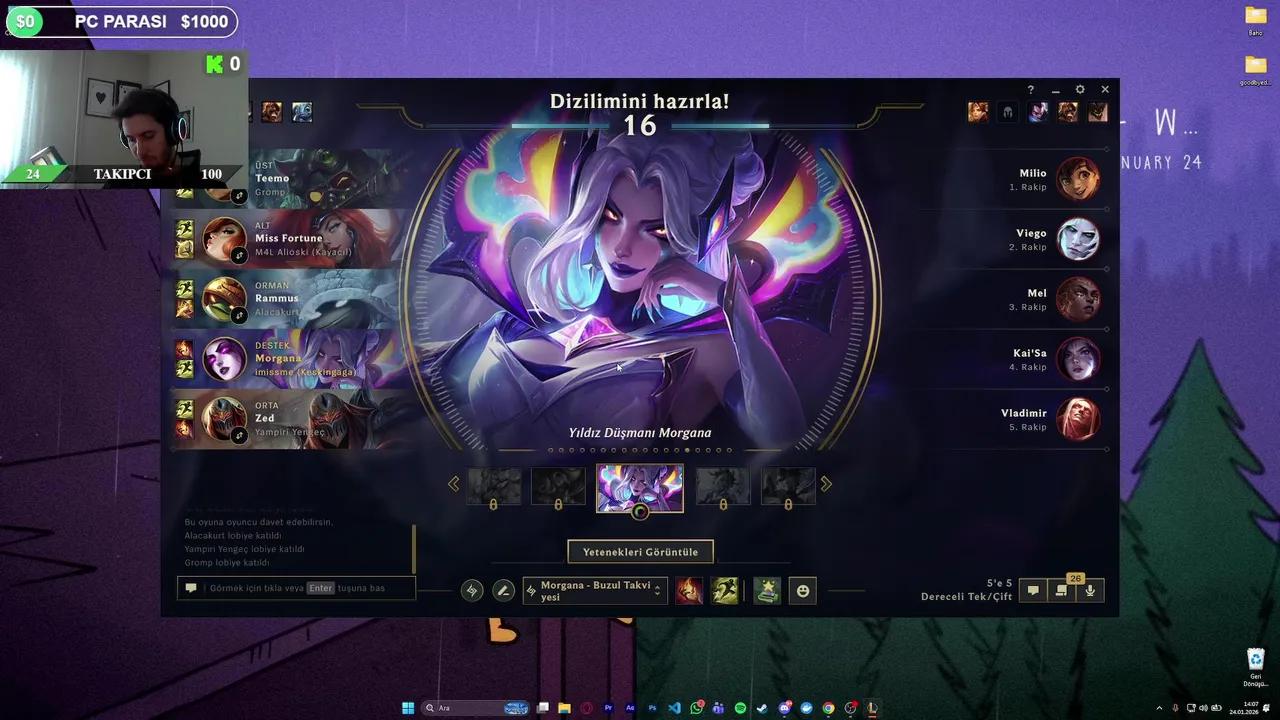Open the rune page icon beside the skin selector
This screenshot has height=720, width=1280.
point(471,590)
